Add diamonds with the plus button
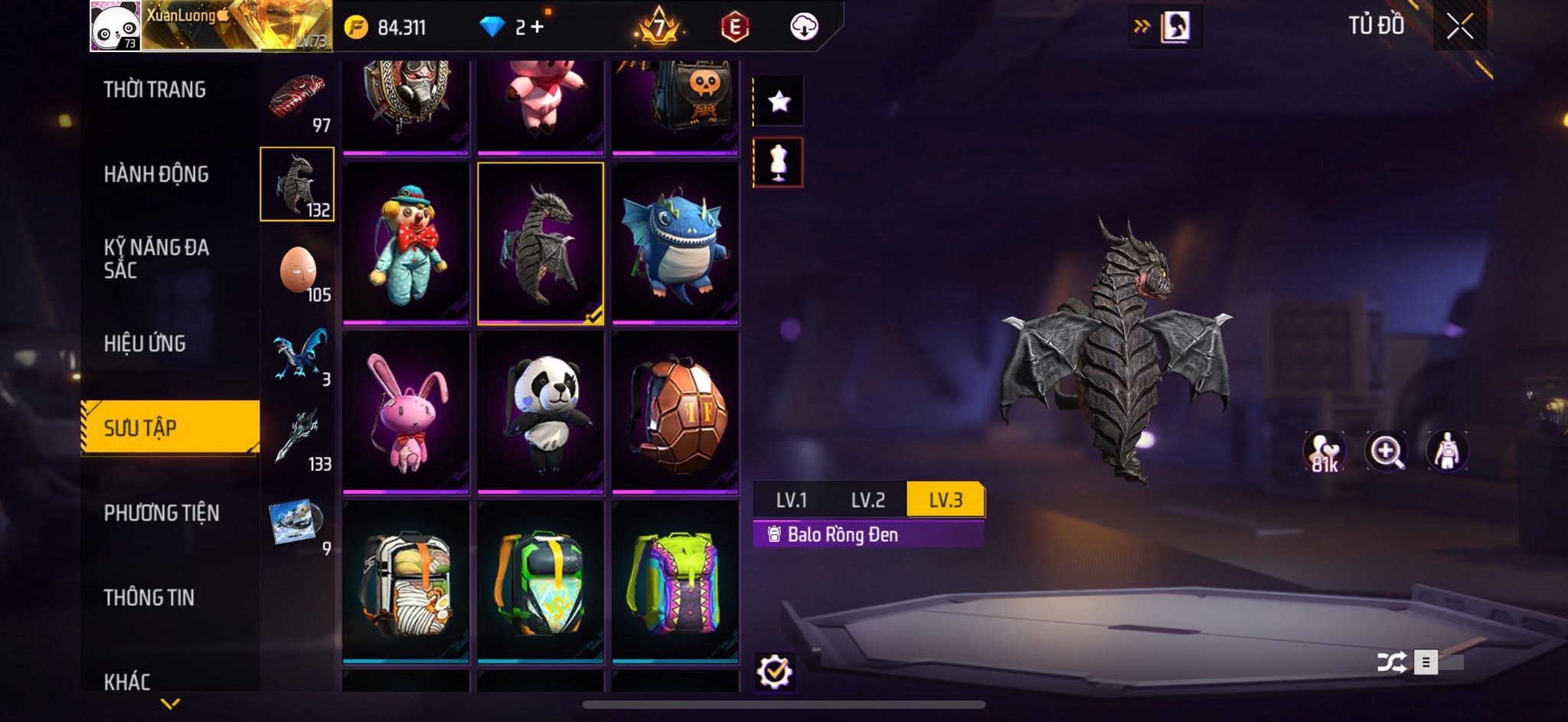The image size is (1568, 722). click(537, 28)
